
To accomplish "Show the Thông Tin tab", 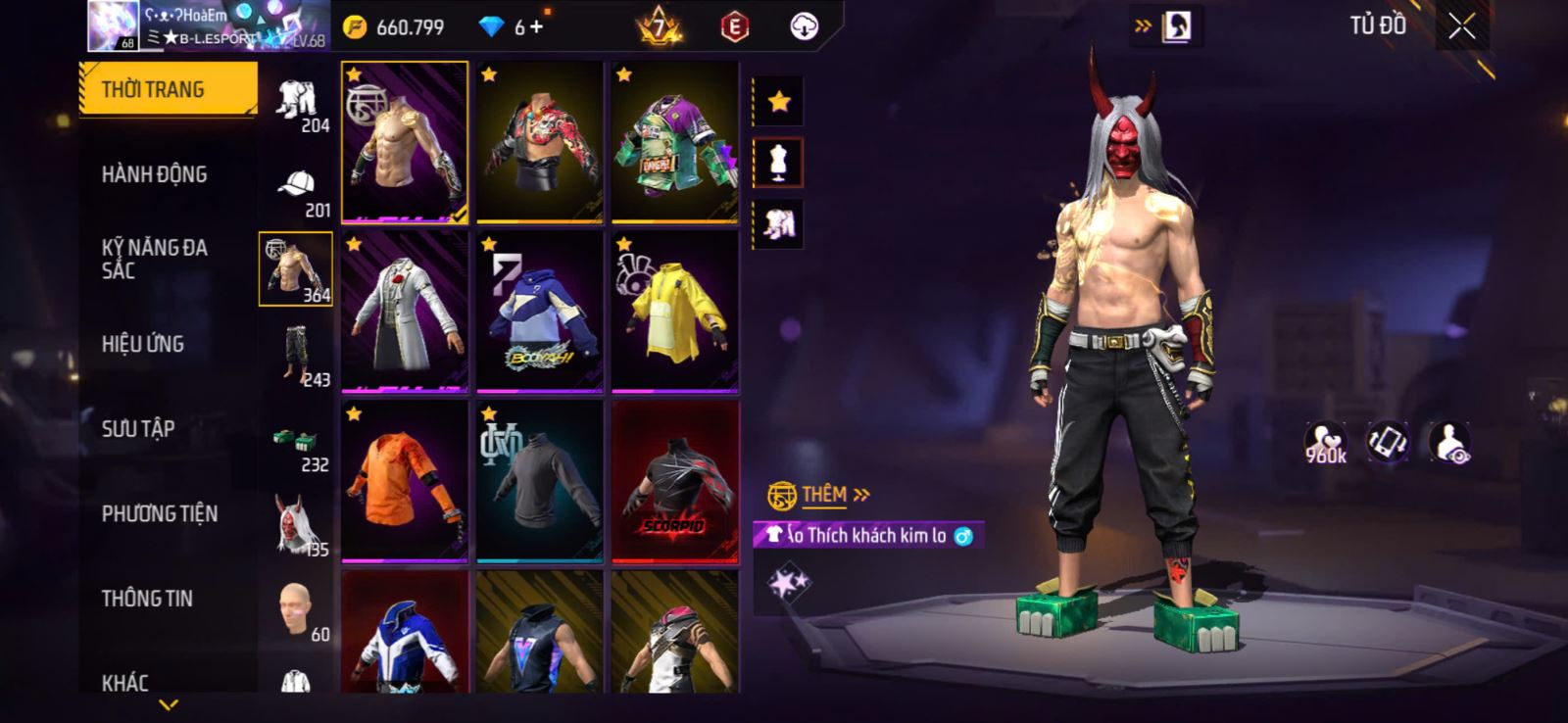I will tap(147, 599).
